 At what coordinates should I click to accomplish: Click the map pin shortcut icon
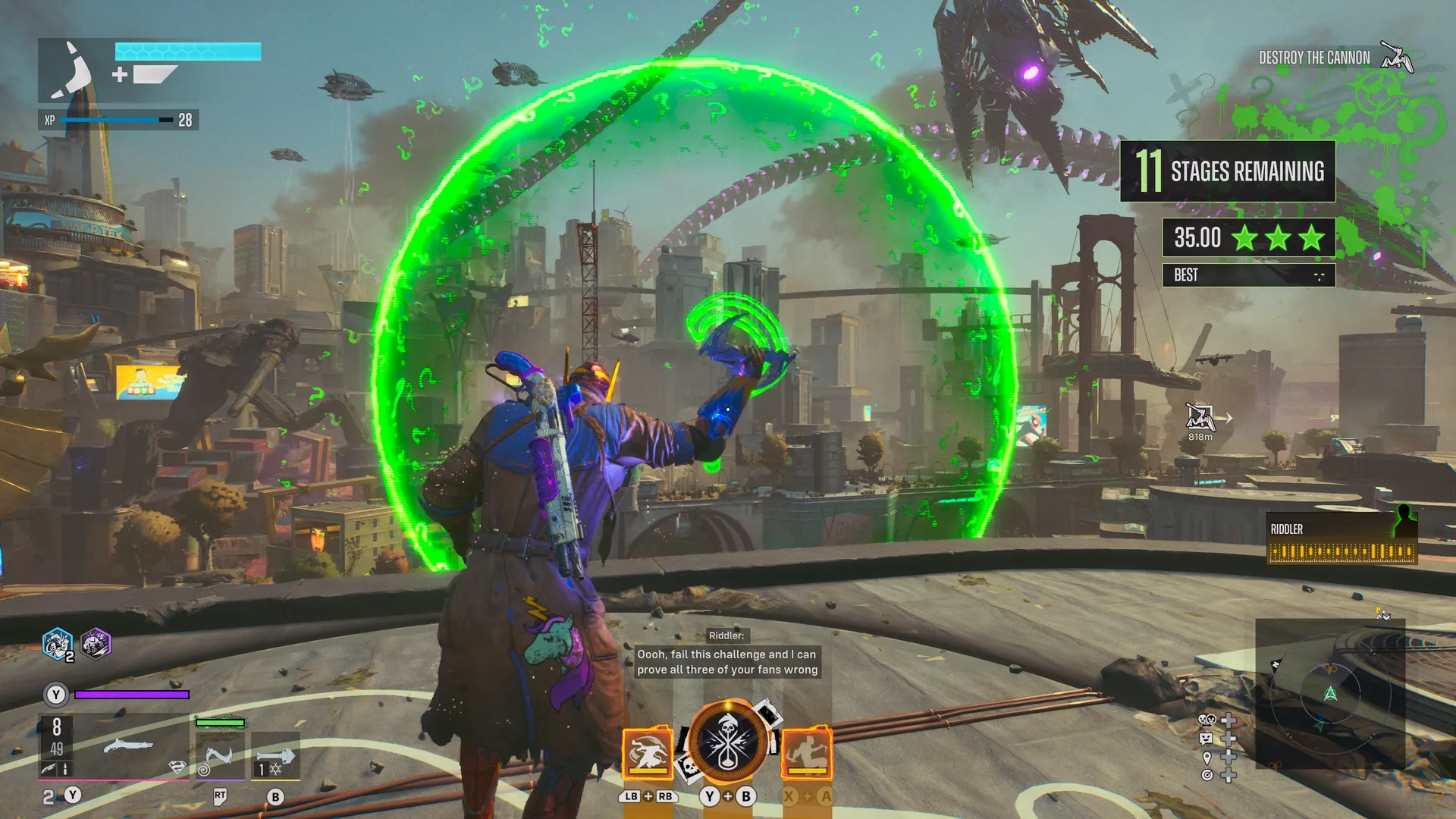tap(1207, 757)
